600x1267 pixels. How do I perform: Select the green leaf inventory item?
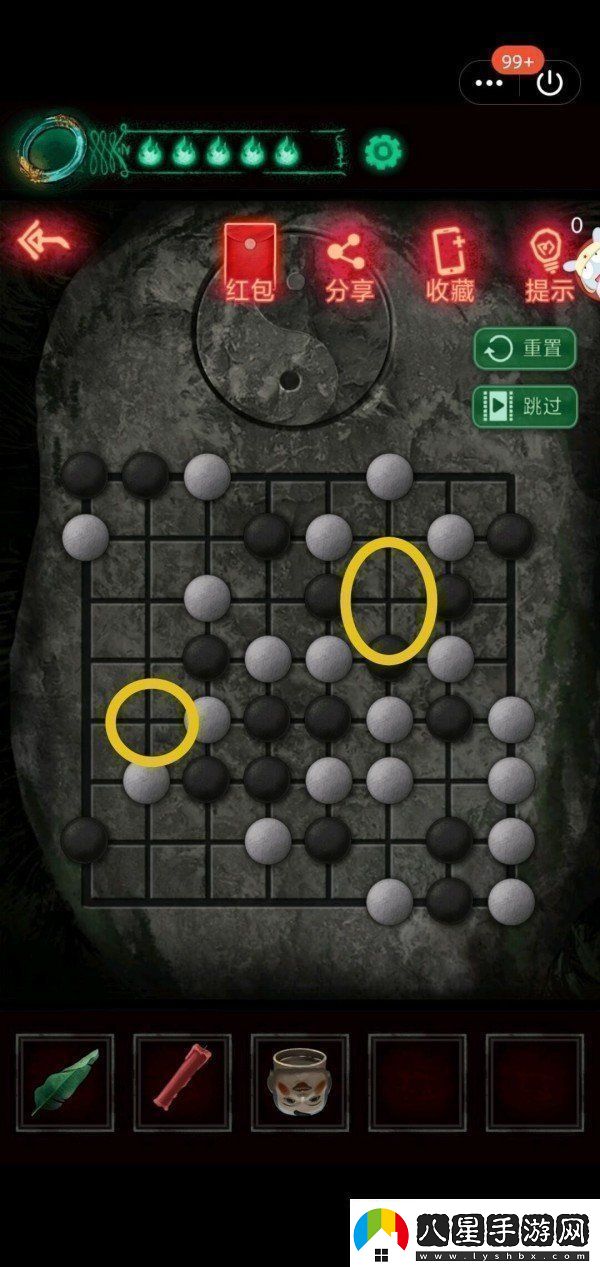(x=65, y=1082)
